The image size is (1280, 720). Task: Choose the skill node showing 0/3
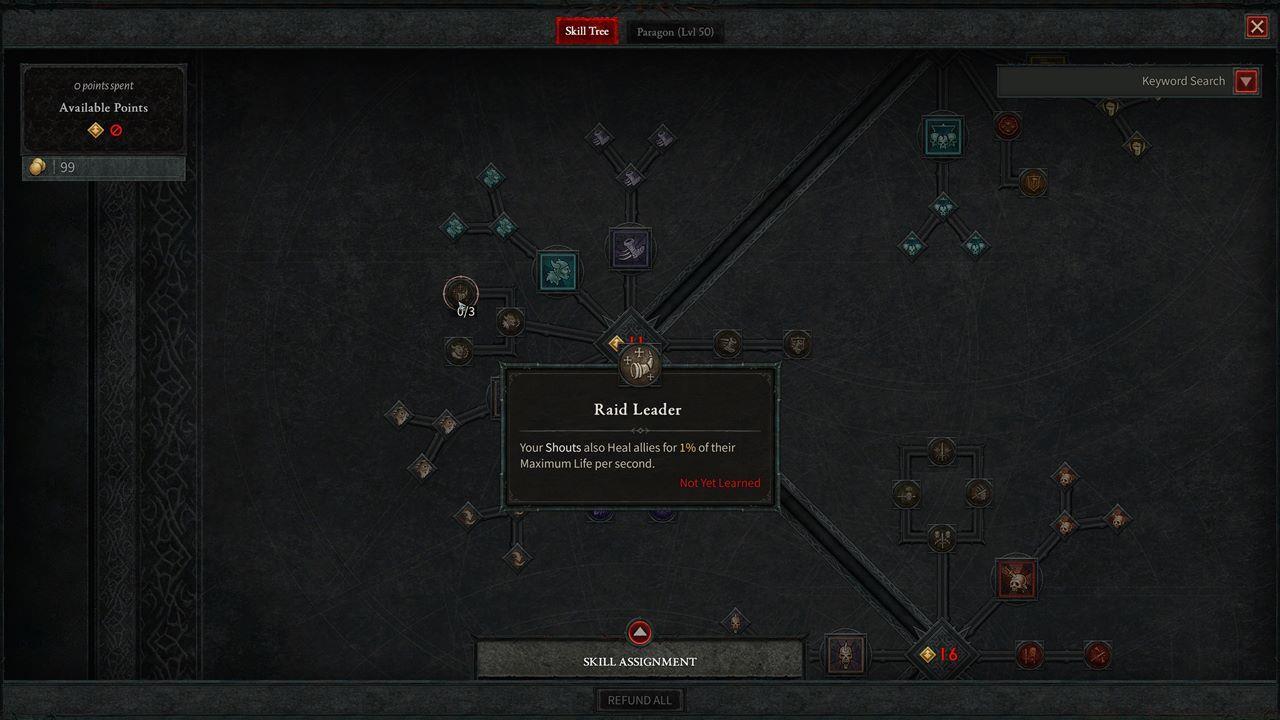pos(461,294)
